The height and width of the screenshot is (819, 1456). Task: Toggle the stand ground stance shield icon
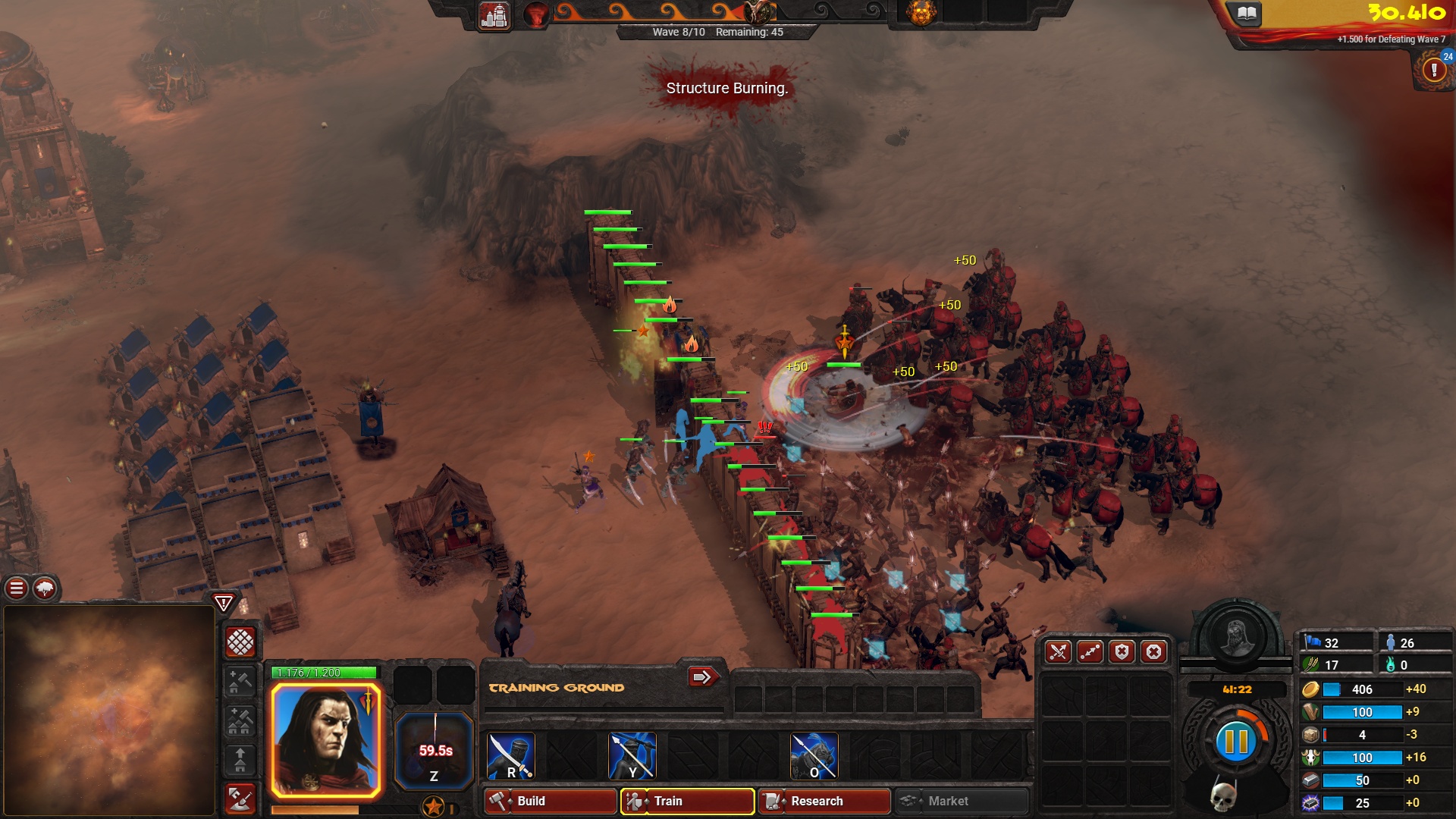1122,651
